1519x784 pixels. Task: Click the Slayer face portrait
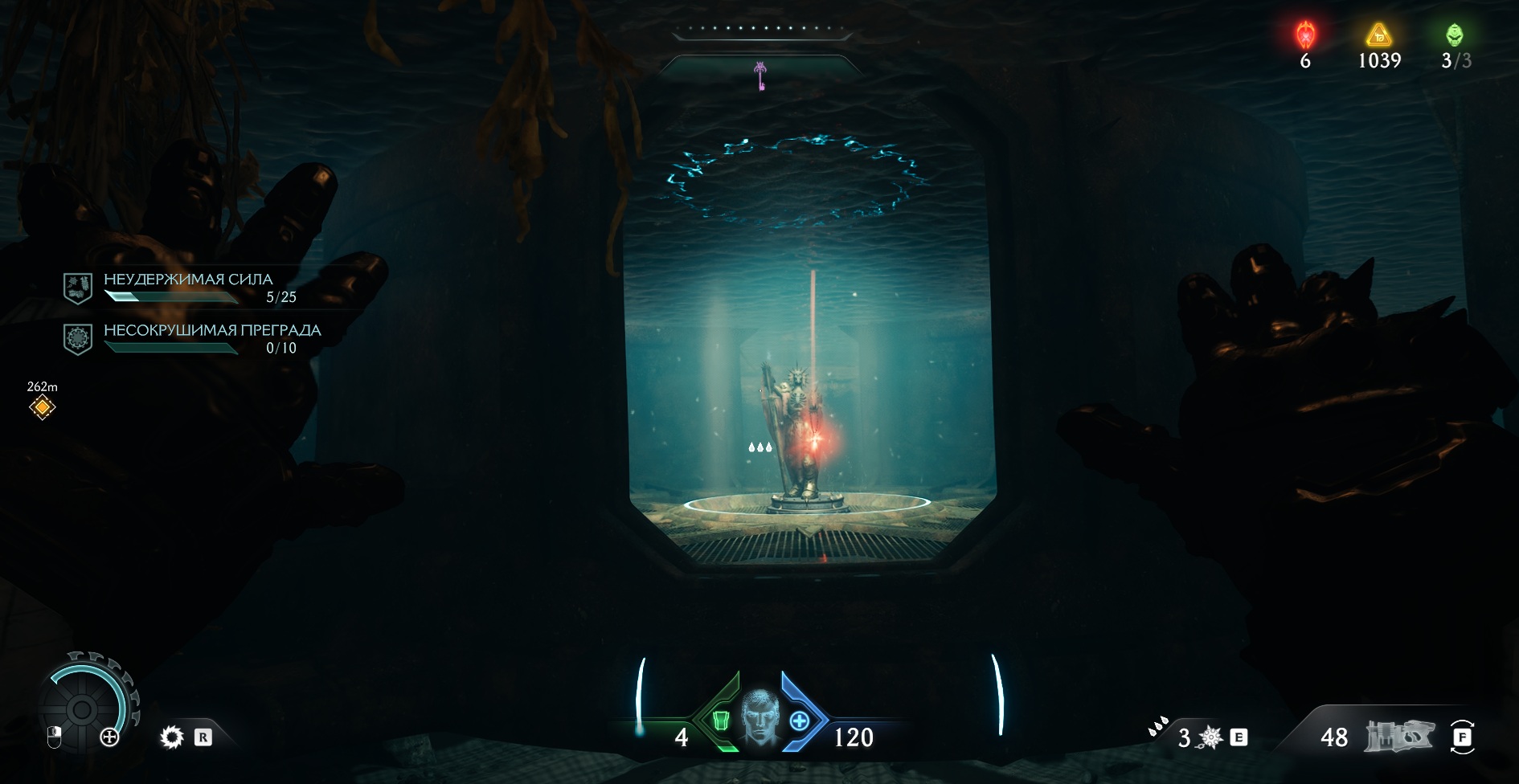coord(759,717)
